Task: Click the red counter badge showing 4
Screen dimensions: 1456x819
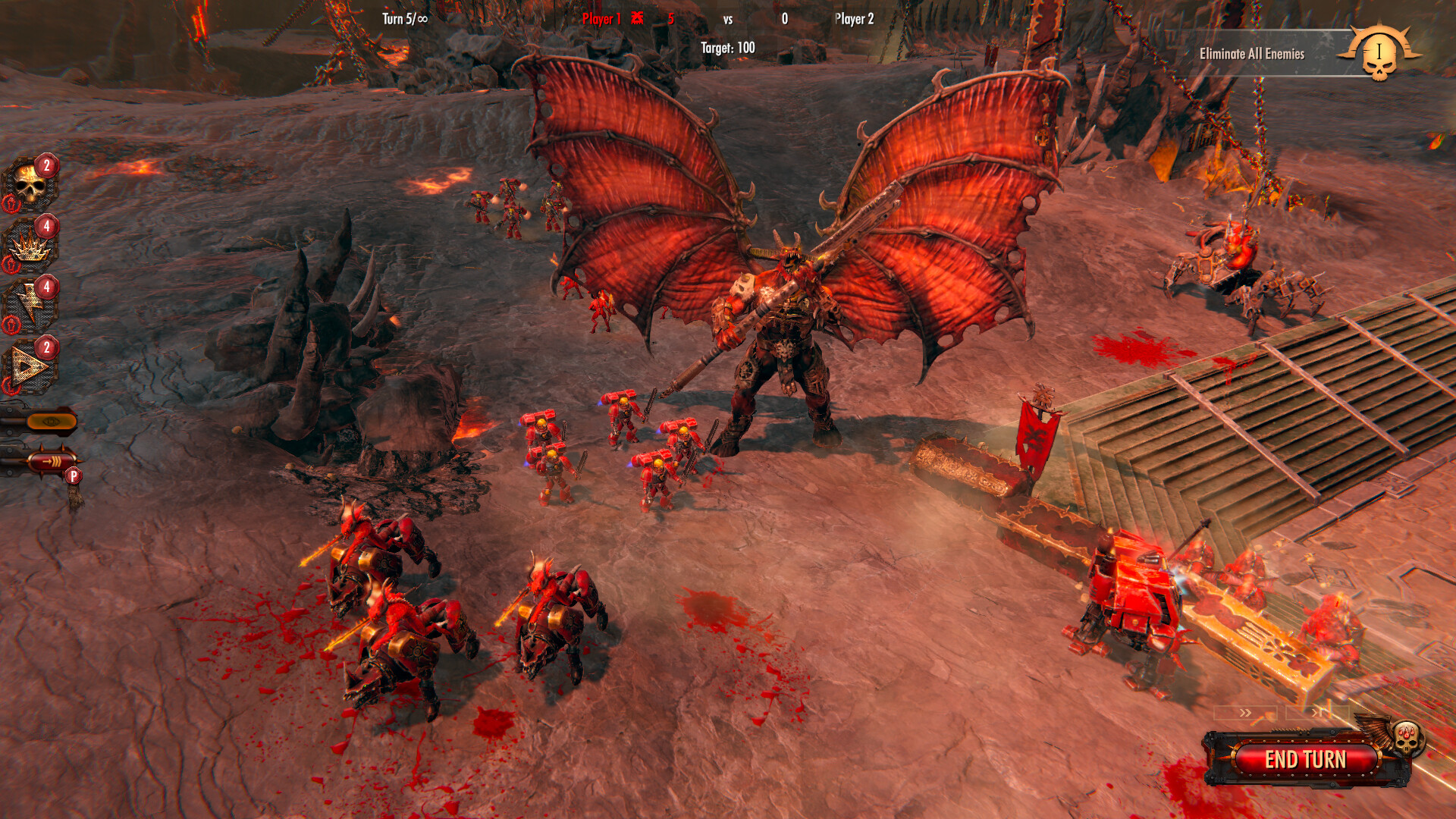Action: tap(45, 226)
